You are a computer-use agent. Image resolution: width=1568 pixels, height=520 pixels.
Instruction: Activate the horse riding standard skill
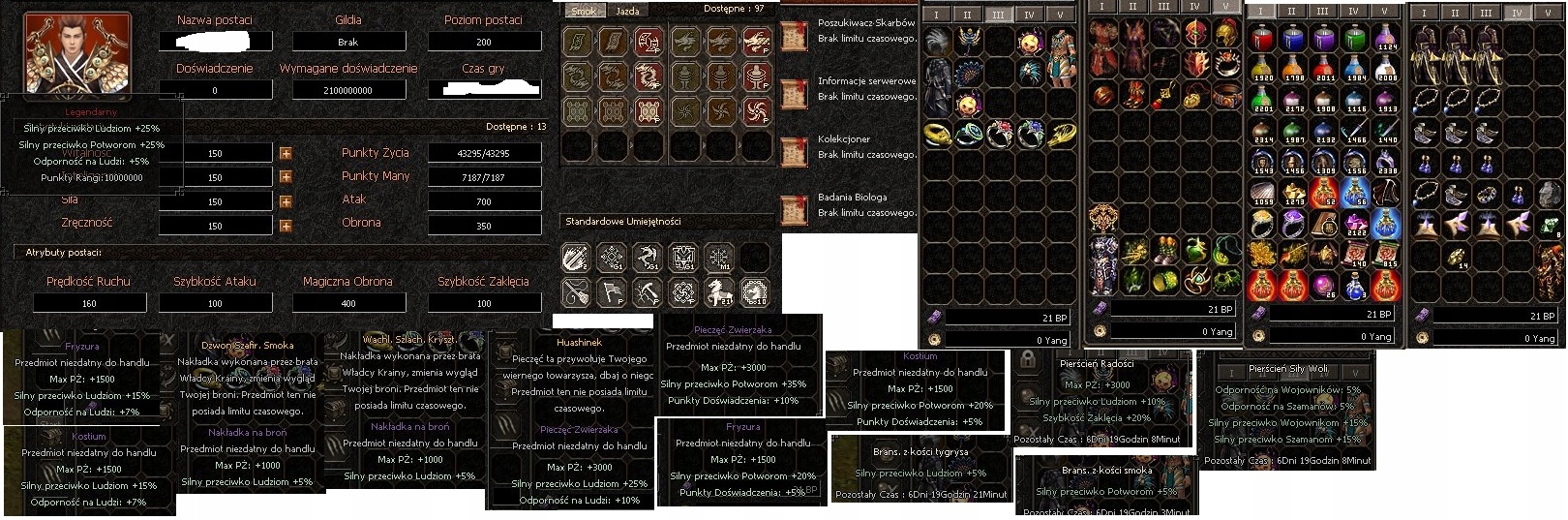click(719, 291)
